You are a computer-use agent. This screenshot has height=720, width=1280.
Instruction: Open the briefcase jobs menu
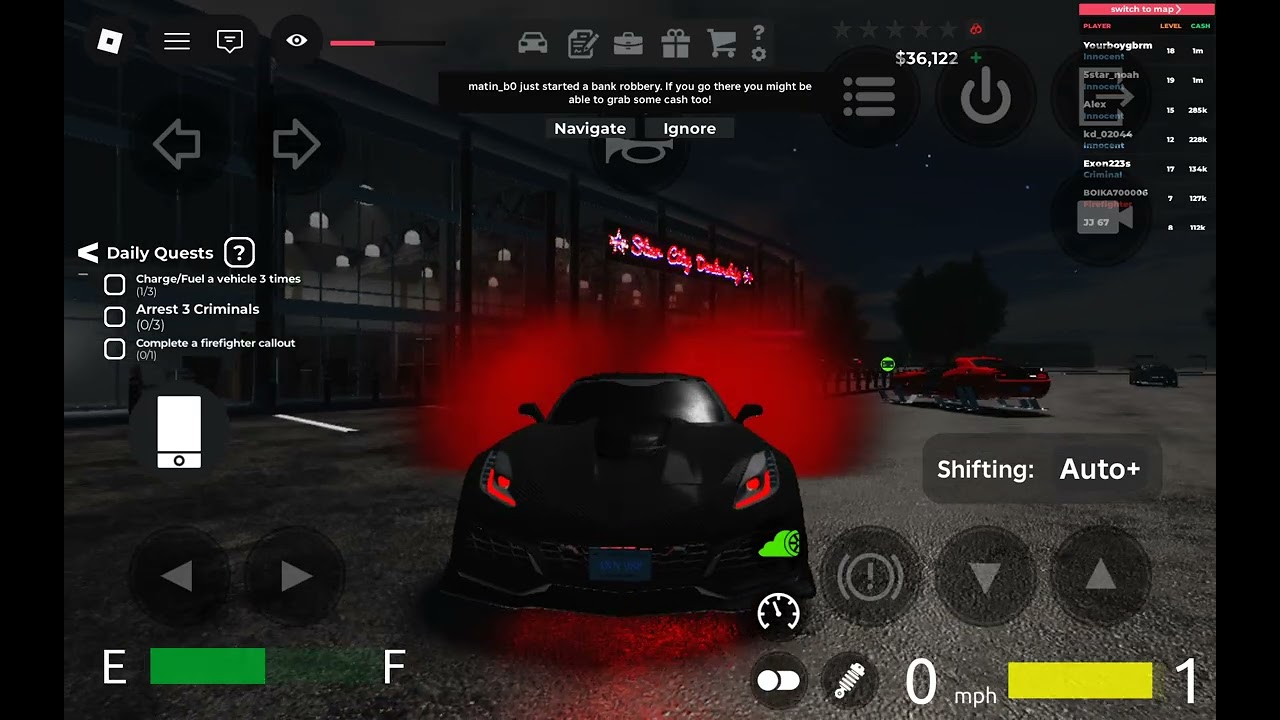628,43
